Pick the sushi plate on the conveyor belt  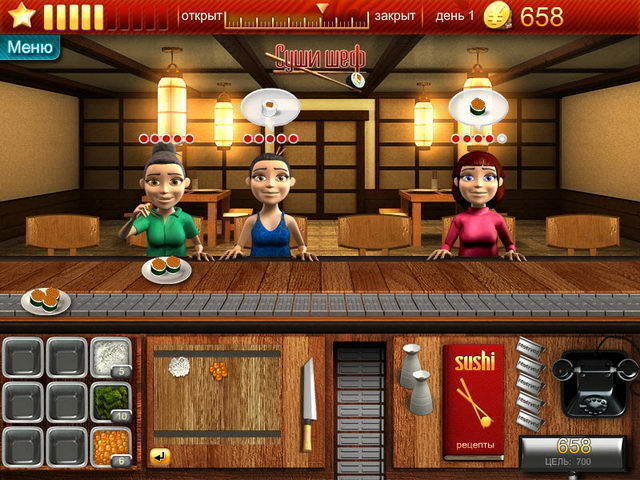click(44, 299)
